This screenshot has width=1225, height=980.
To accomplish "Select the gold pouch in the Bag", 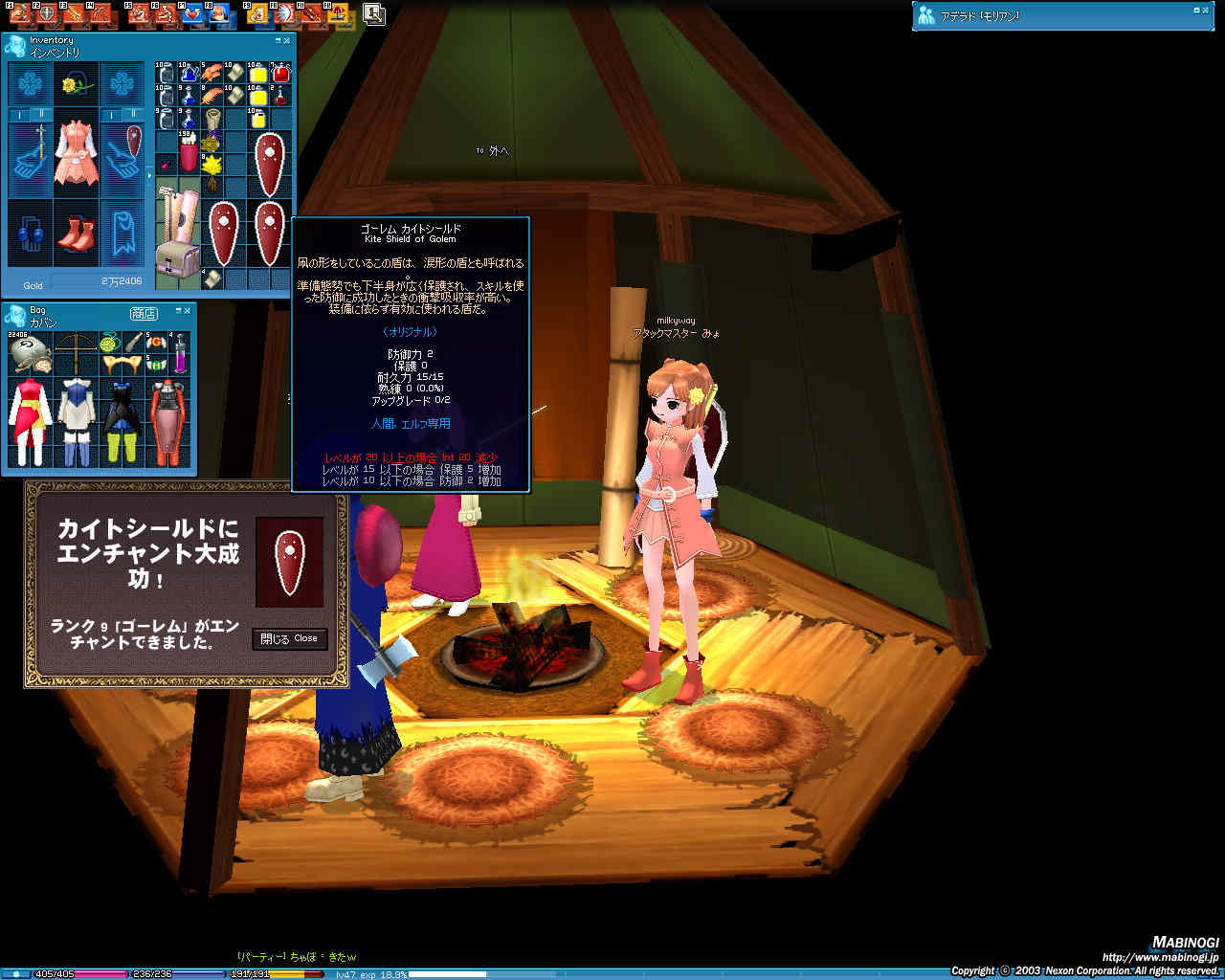I will pos(30,353).
